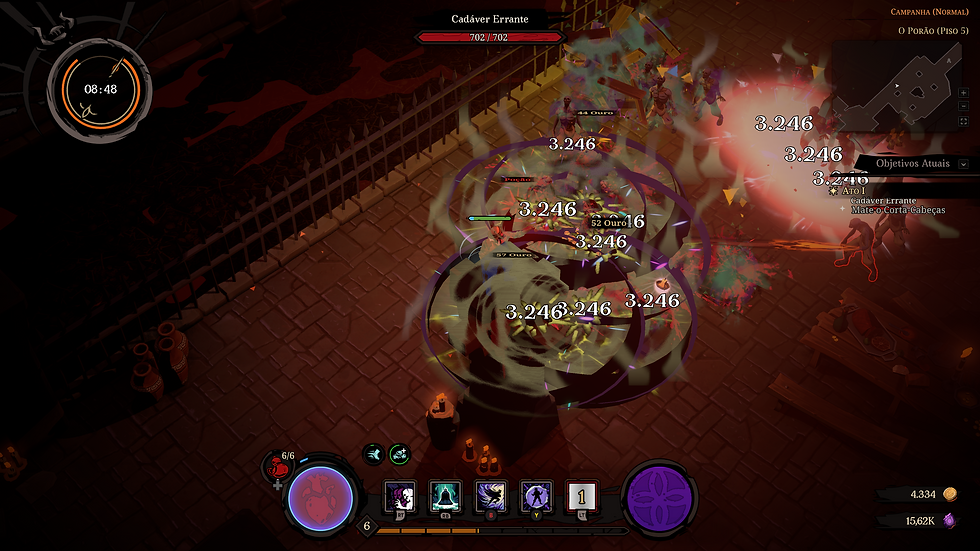Activate the silhouette figure orb ability
Viewport: 980px width, 551px height.
pyautogui.click(x=537, y=495)
